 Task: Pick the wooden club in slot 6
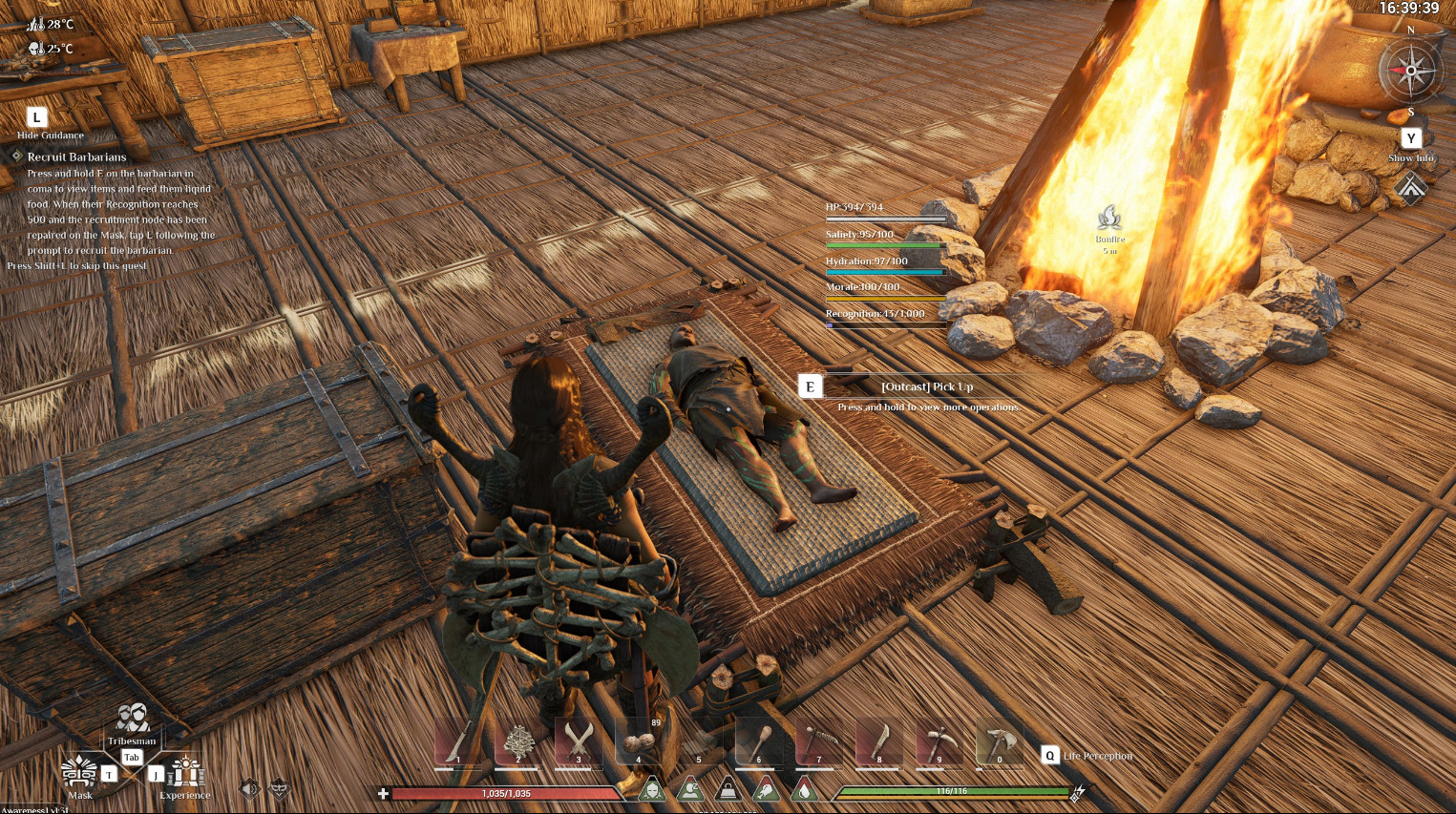pos(759,742)
